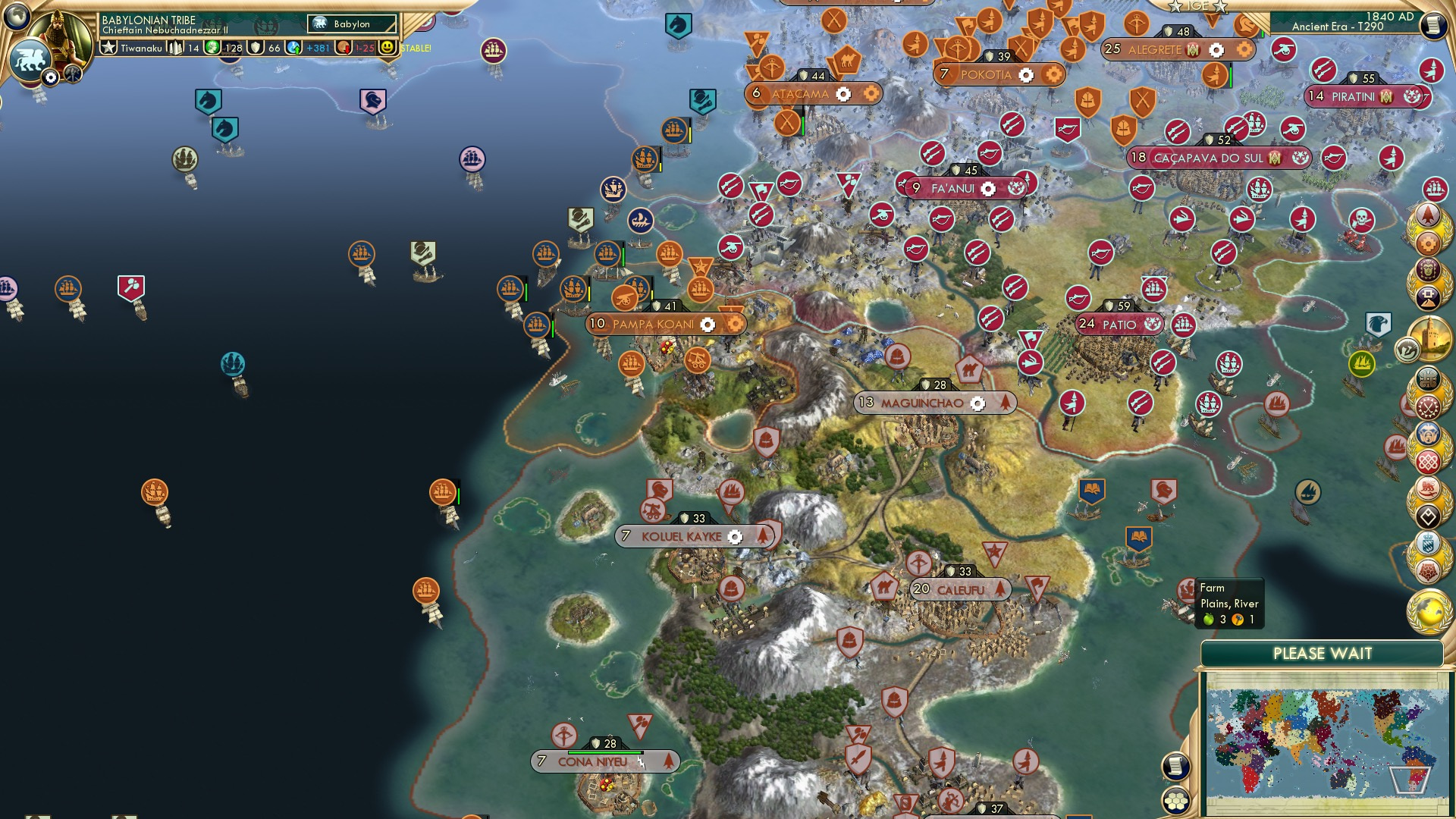Viewport: 1456px width, 819px height.
Task: Open the Babylon civilization dropdown in top panel
Action: (350, 24)
